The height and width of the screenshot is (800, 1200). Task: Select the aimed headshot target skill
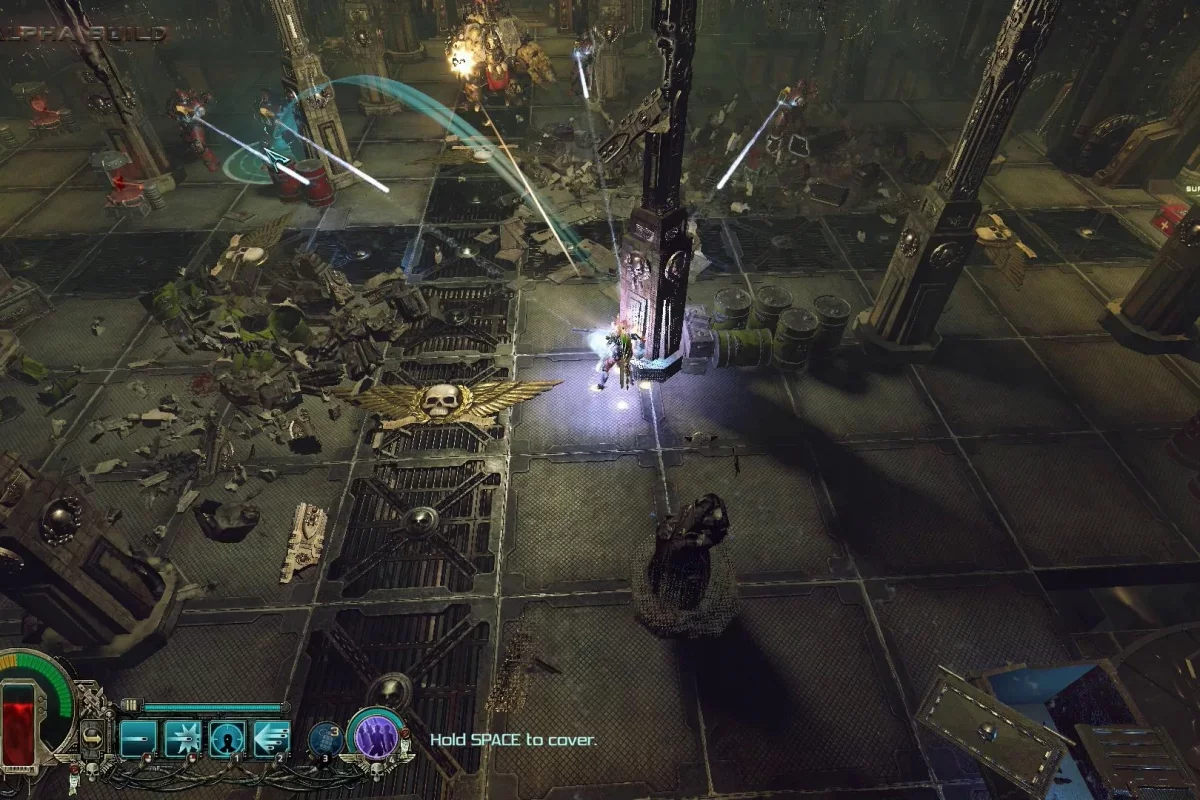pos(227,738)
